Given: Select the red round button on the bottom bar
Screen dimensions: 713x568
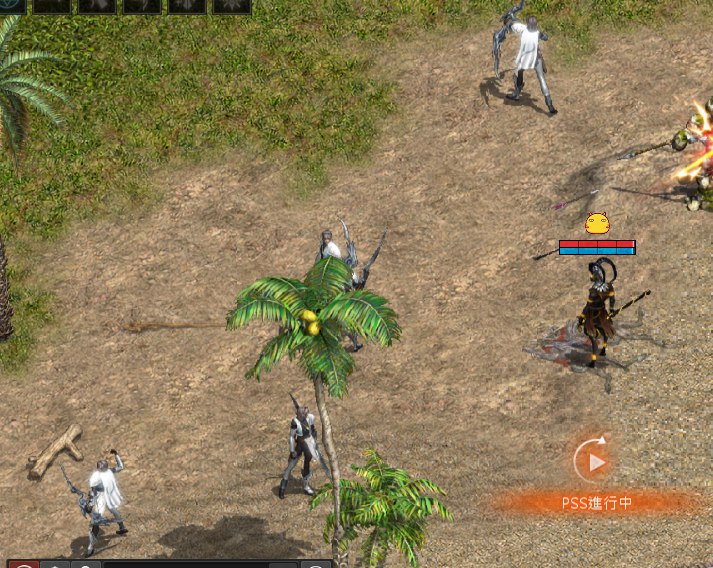Looking at the screenshot, I should tap(26, 564).
